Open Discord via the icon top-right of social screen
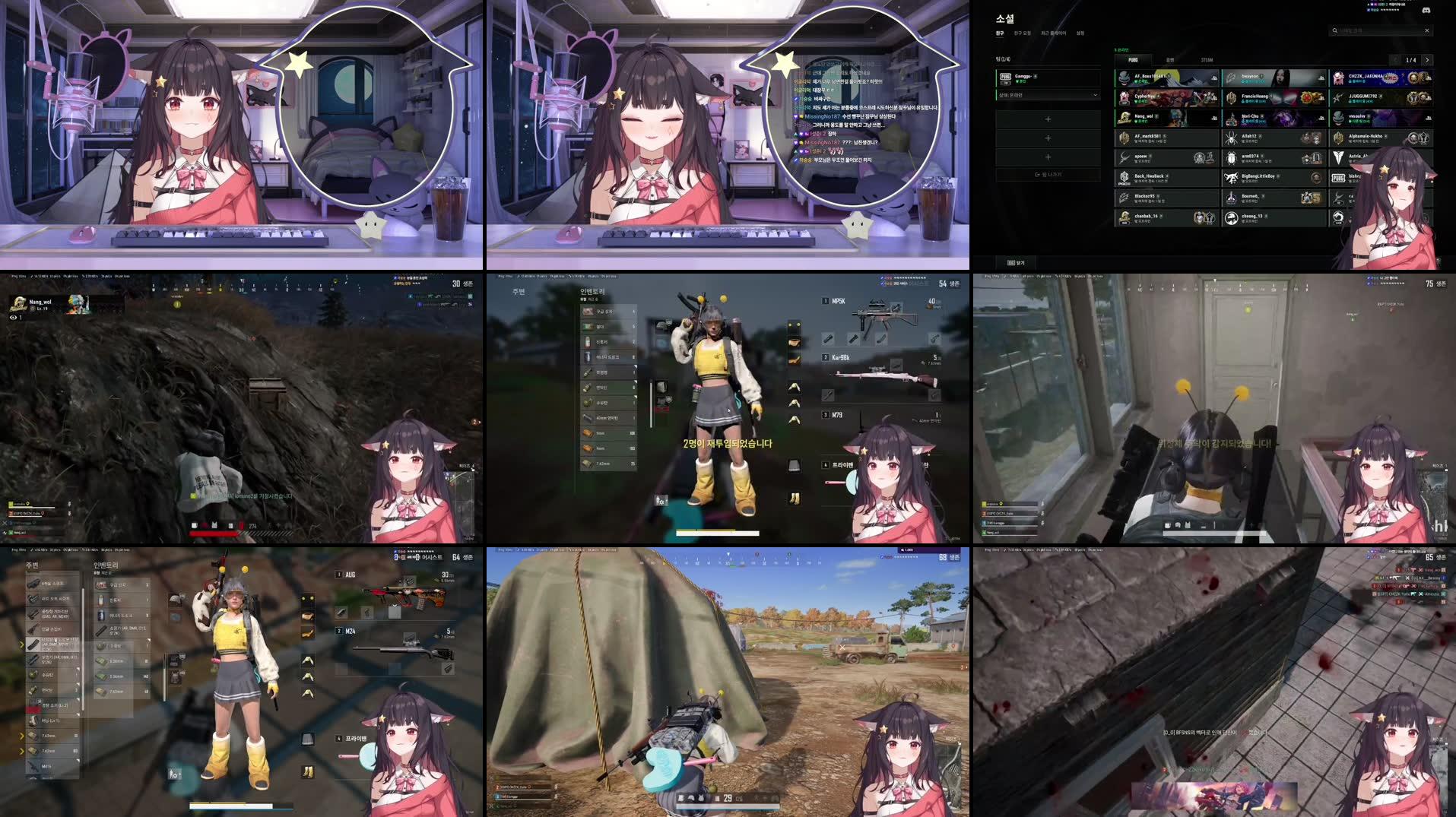The height and width of the screenshot is (817, 1456). click(x=1426, y=11)
